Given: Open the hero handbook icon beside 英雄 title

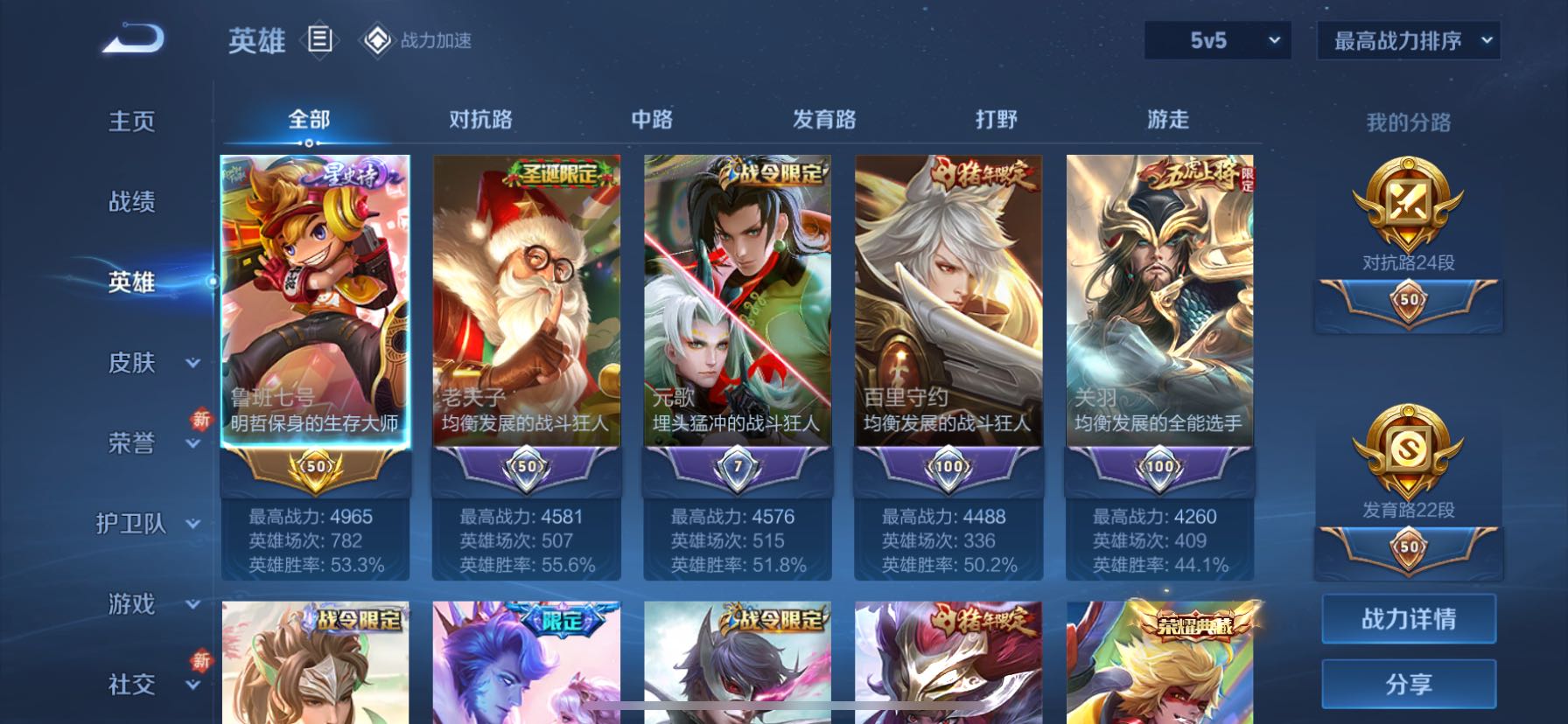Looking at the screenshot, I should pyautogui.click(x=321, y=41).
